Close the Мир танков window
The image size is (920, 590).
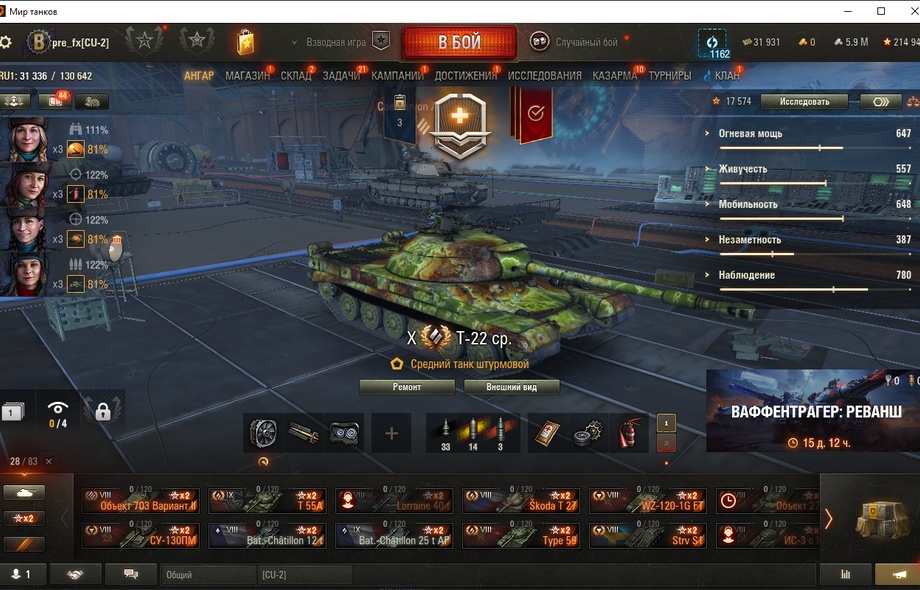(904, 11)
